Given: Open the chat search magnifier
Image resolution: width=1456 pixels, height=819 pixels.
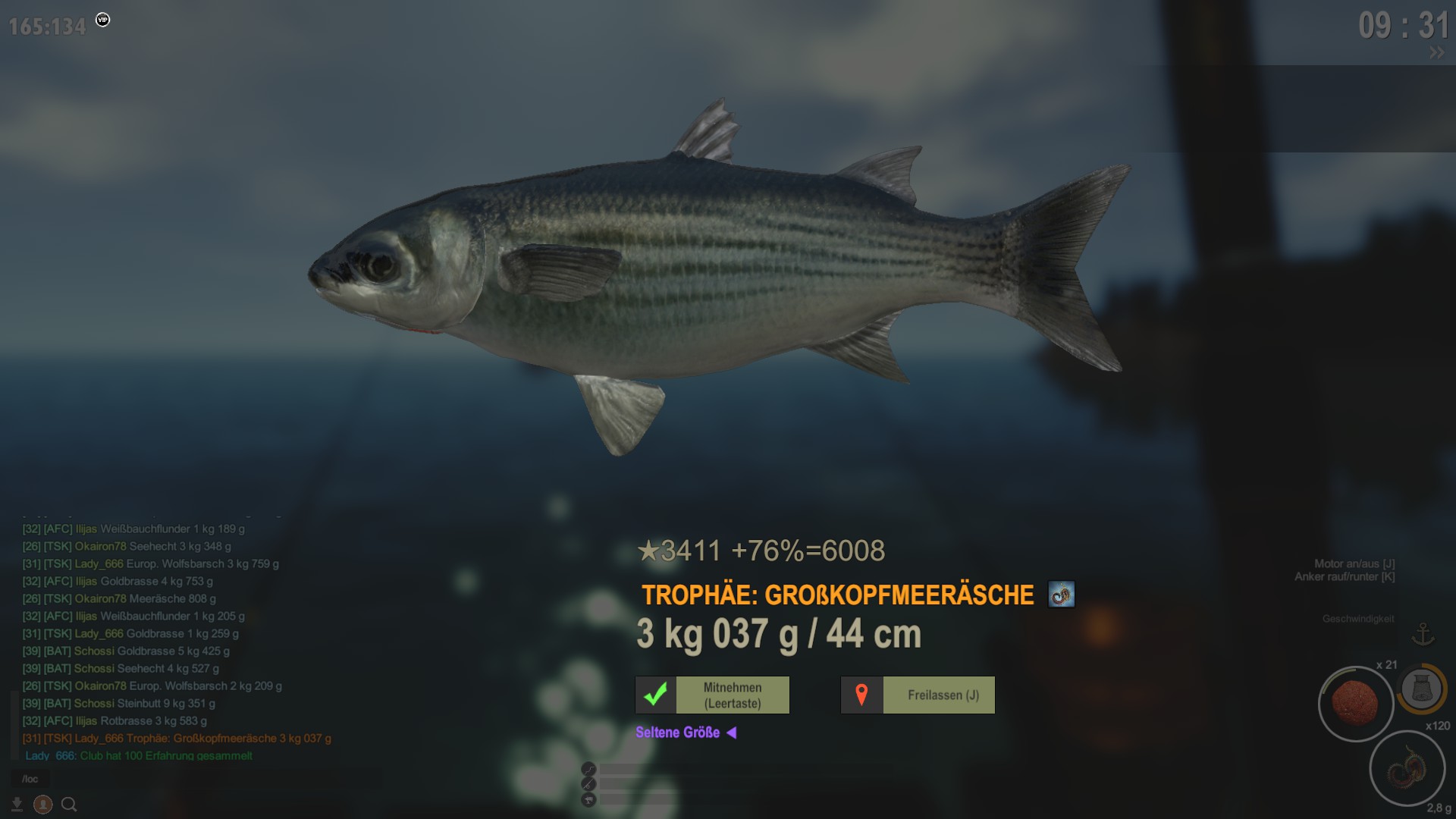Looking at the screenshot, I should pyautogui.click(x=69, y=805).
